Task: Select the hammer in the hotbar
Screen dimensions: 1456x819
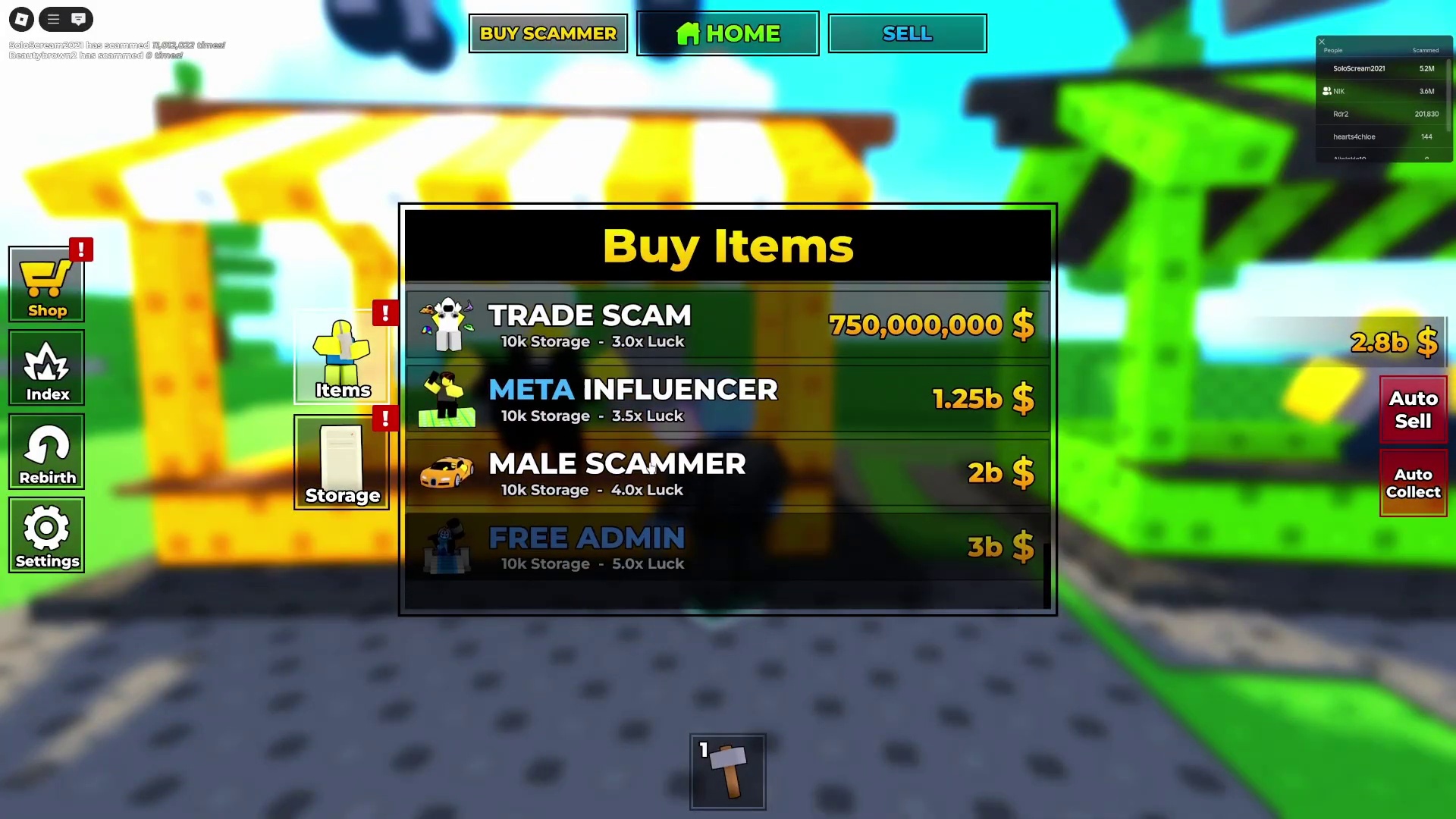Action: [x=727, y=771]
